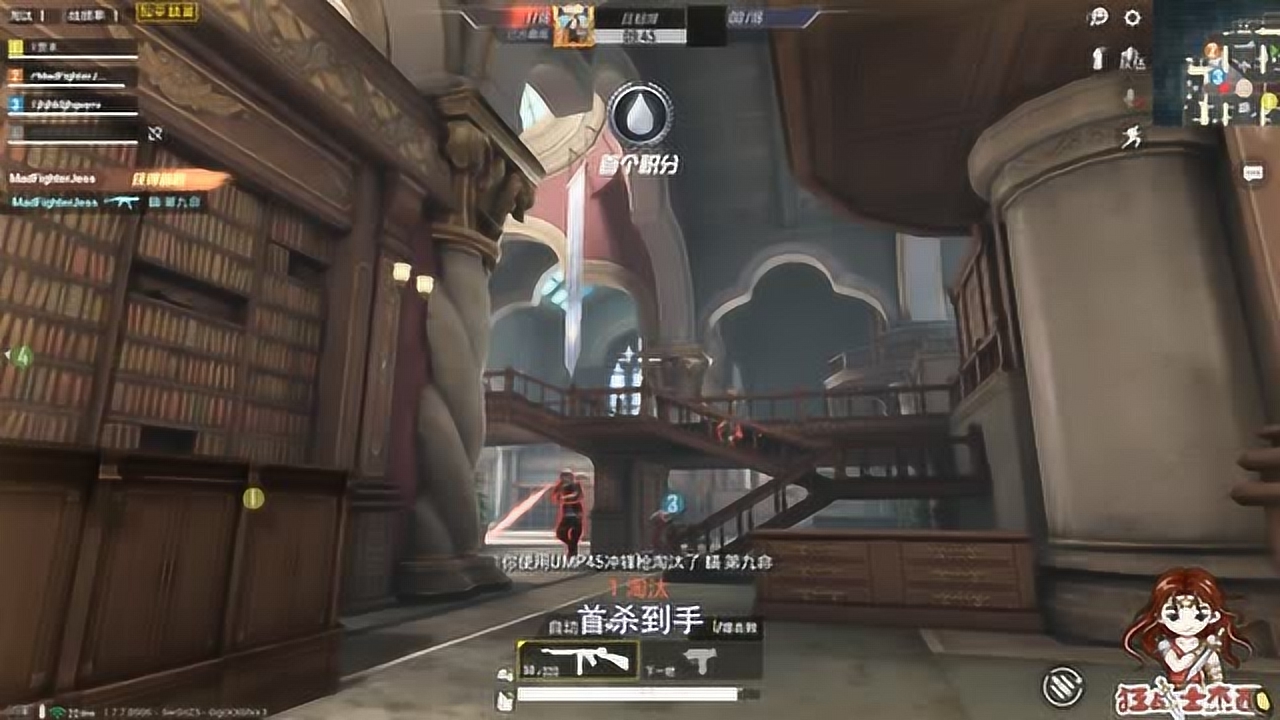Open the settings gear icon
The width and height of the screenshot is (1280, 720).
pos(1132,17)
